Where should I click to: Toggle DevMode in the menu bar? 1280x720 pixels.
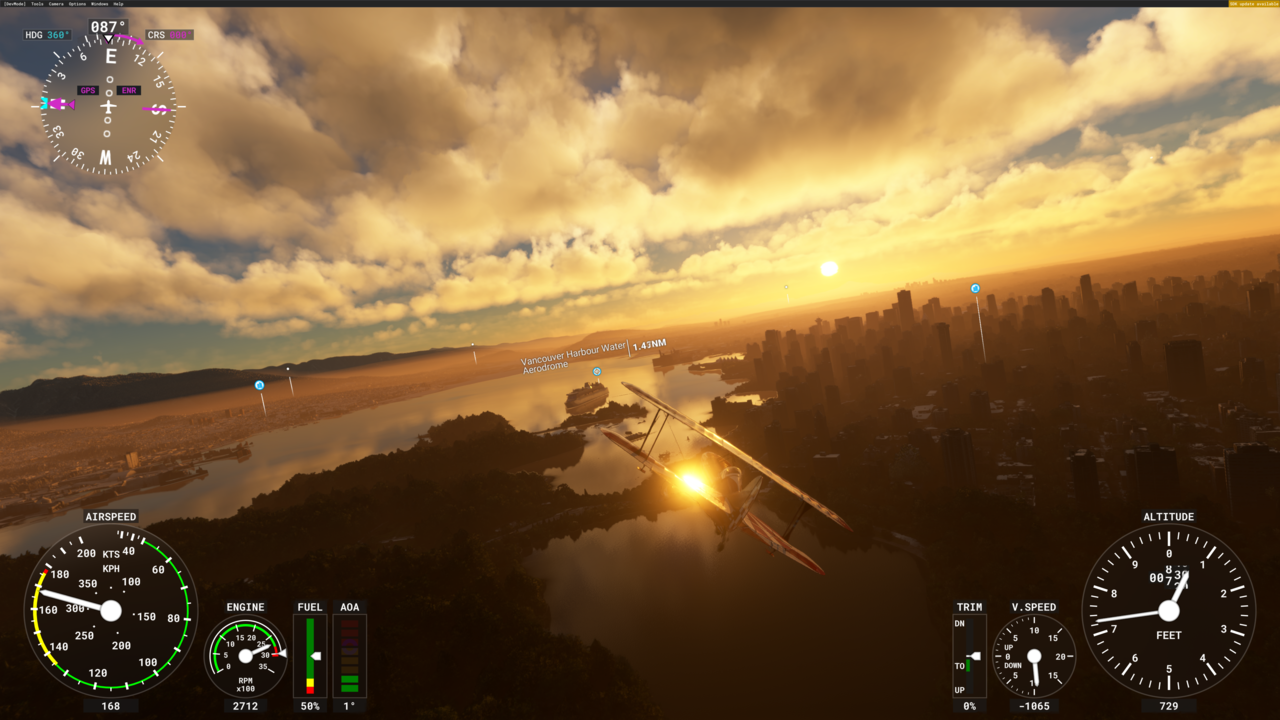13,4
